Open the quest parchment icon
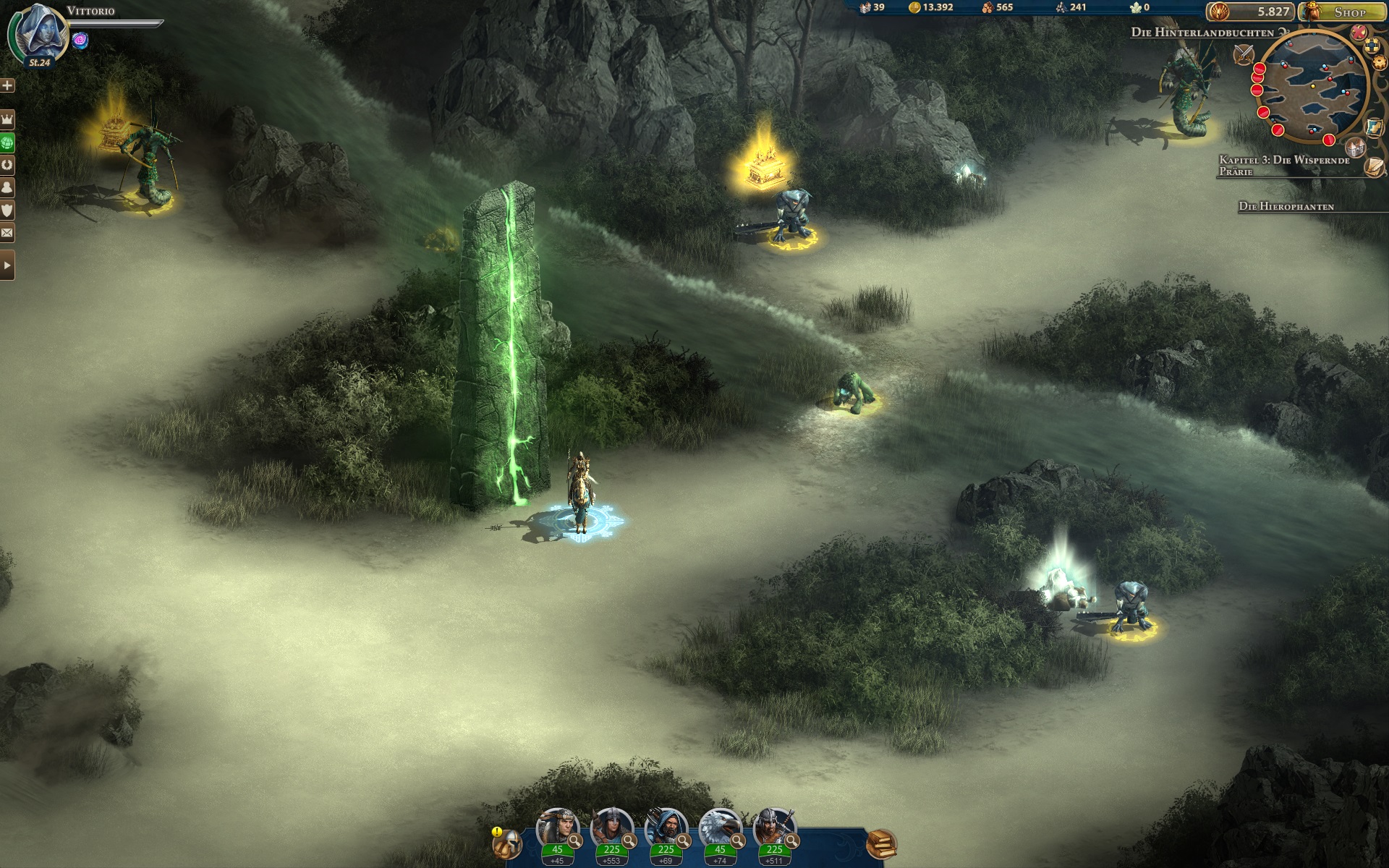 [x=1374, y=167]
